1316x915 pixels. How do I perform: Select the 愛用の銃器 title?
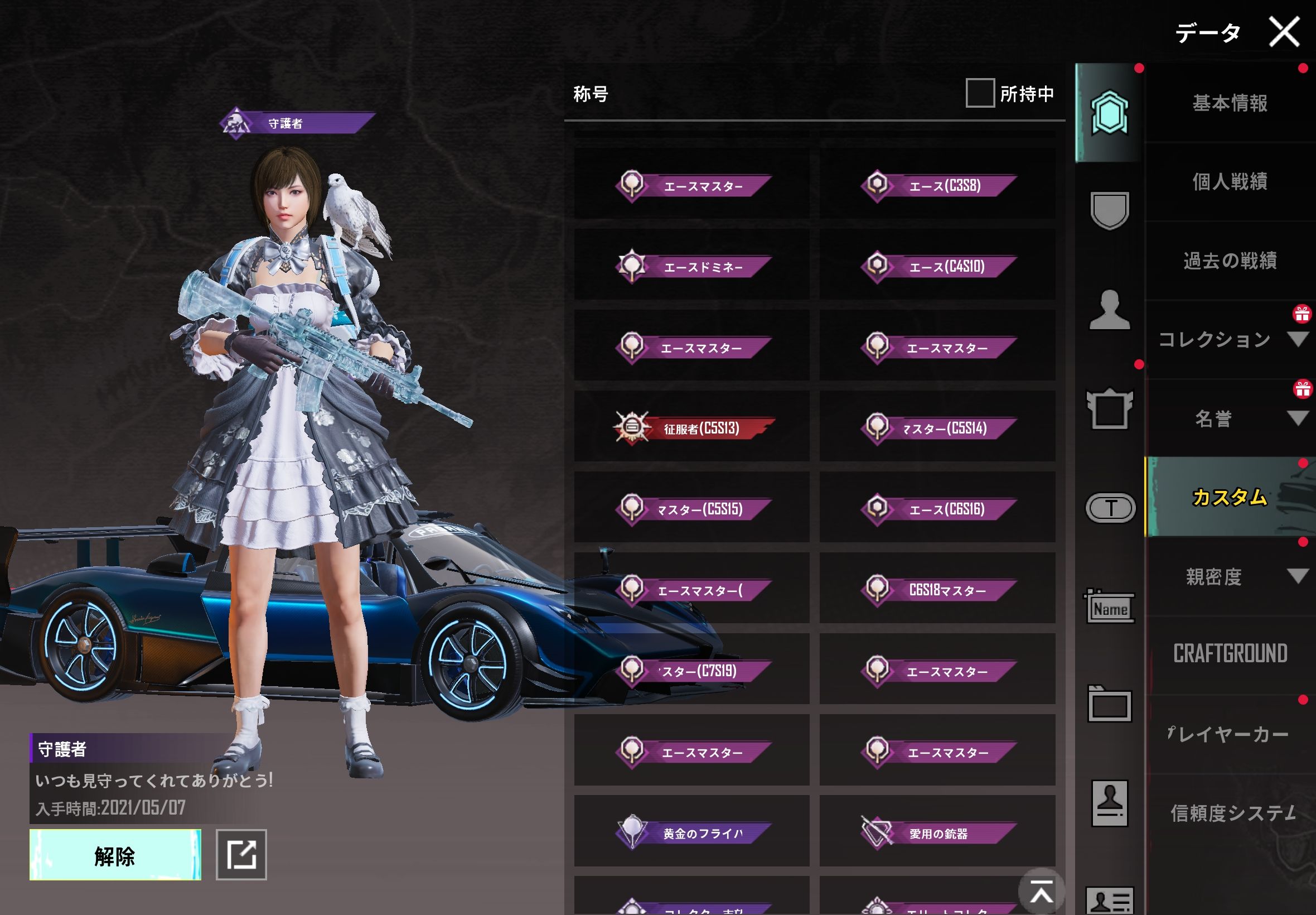point(937,832)
